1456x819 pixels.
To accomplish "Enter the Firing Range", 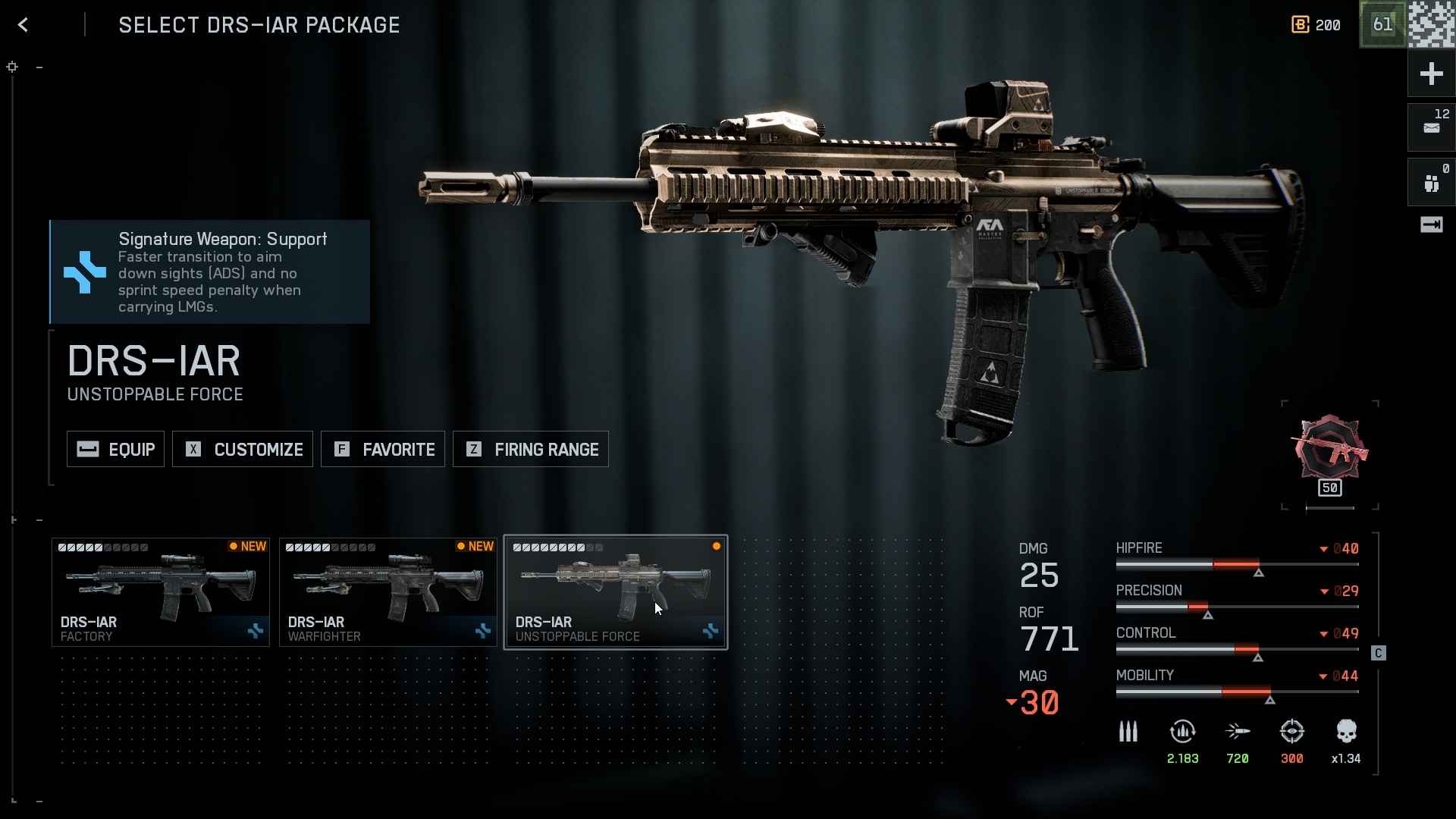I will pyautogui.click(x=531, y=450).
